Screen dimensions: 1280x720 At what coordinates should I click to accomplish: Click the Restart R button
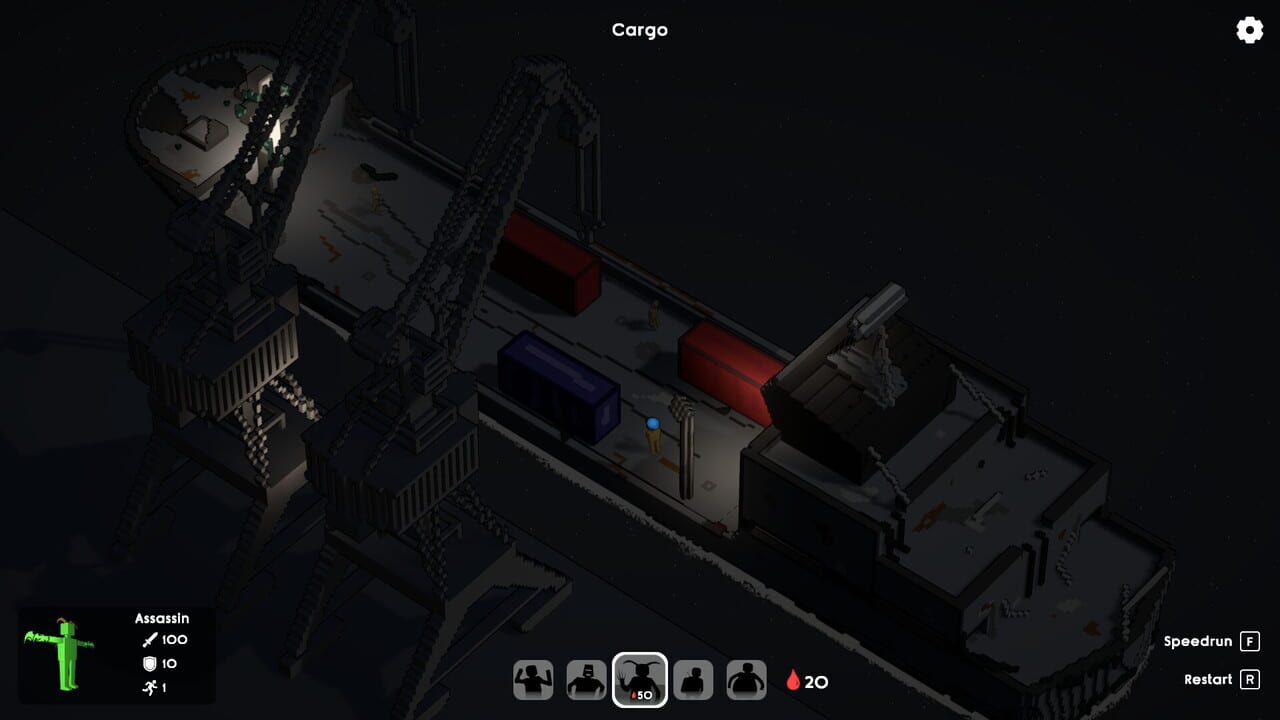coord(1252,679)
